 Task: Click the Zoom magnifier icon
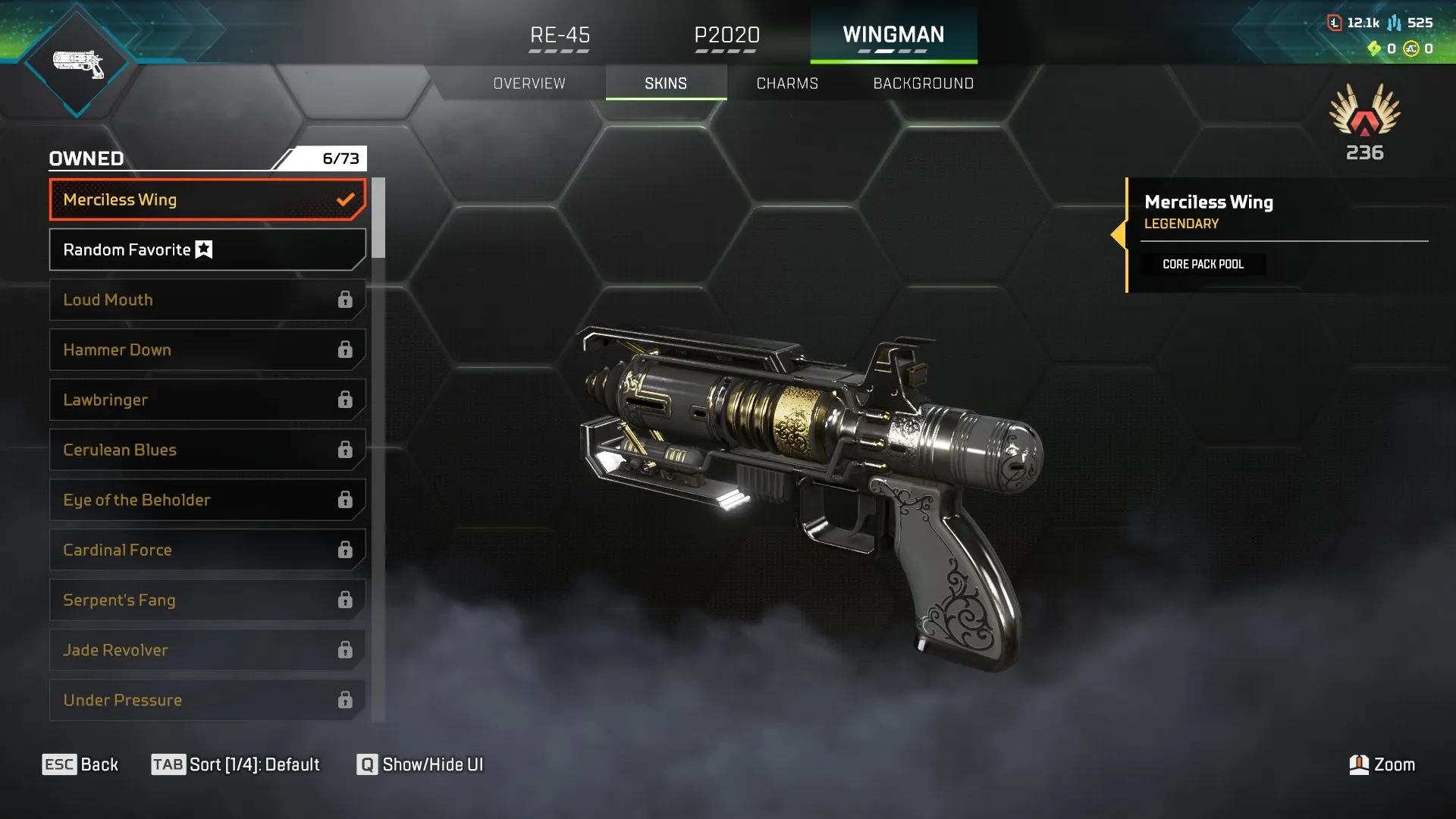(x=1360, y=764)
